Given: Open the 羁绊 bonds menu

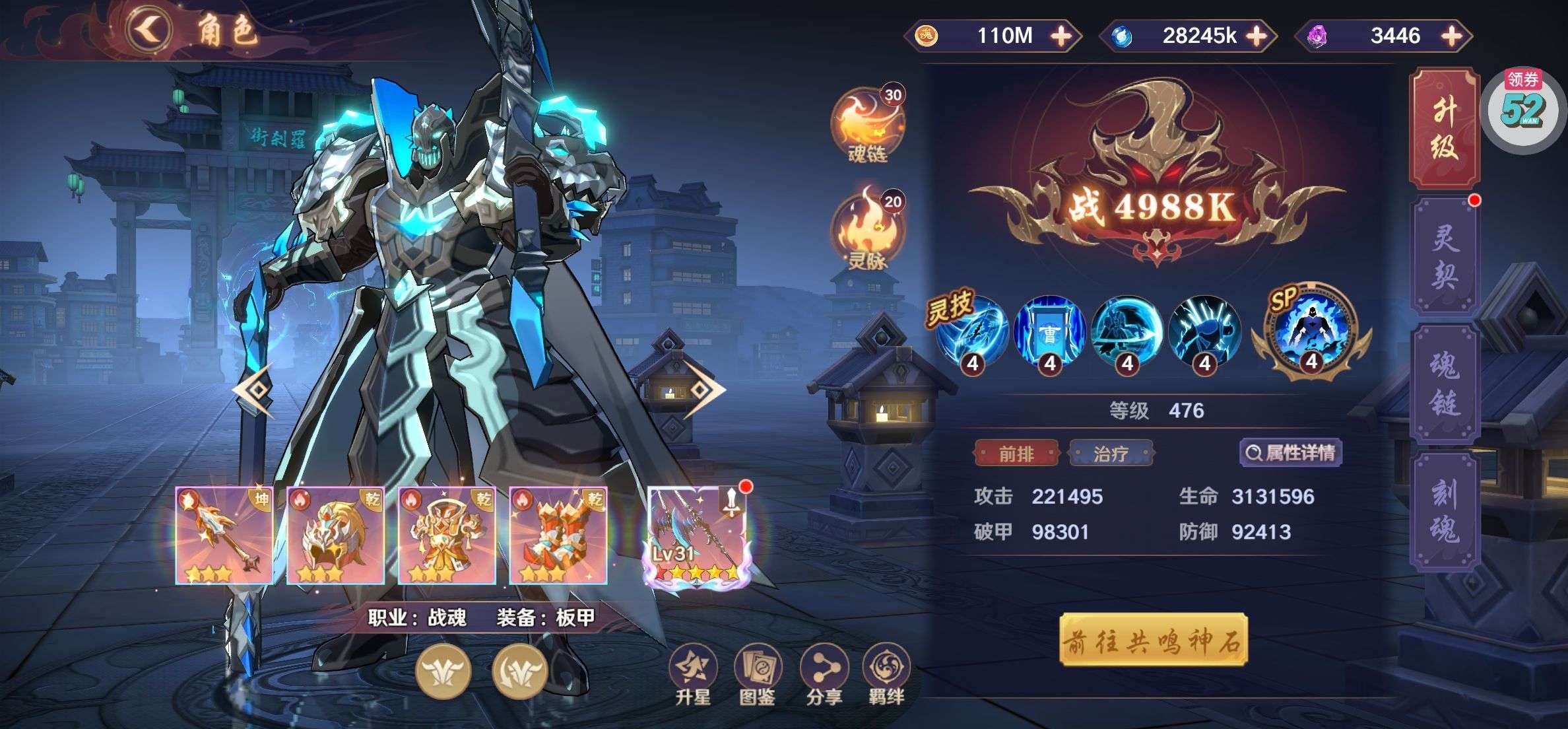Looking at the screenshot, I should pyautogui.click(x=886, y=675).
